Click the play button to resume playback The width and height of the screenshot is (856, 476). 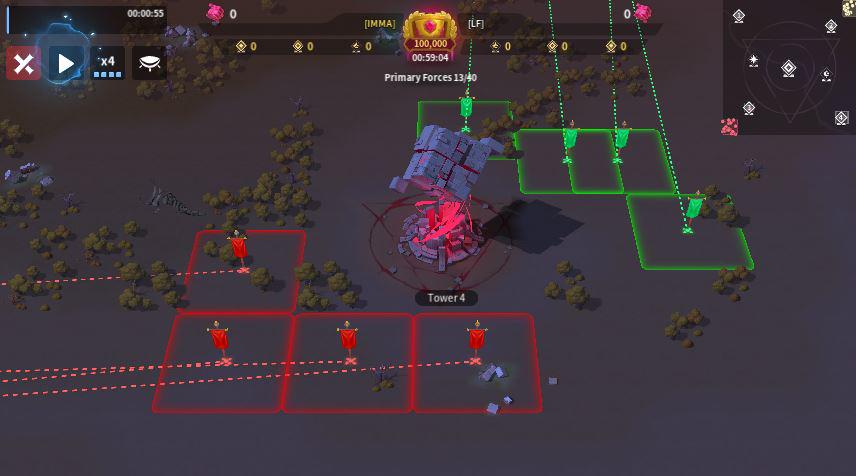click(66, 64)
